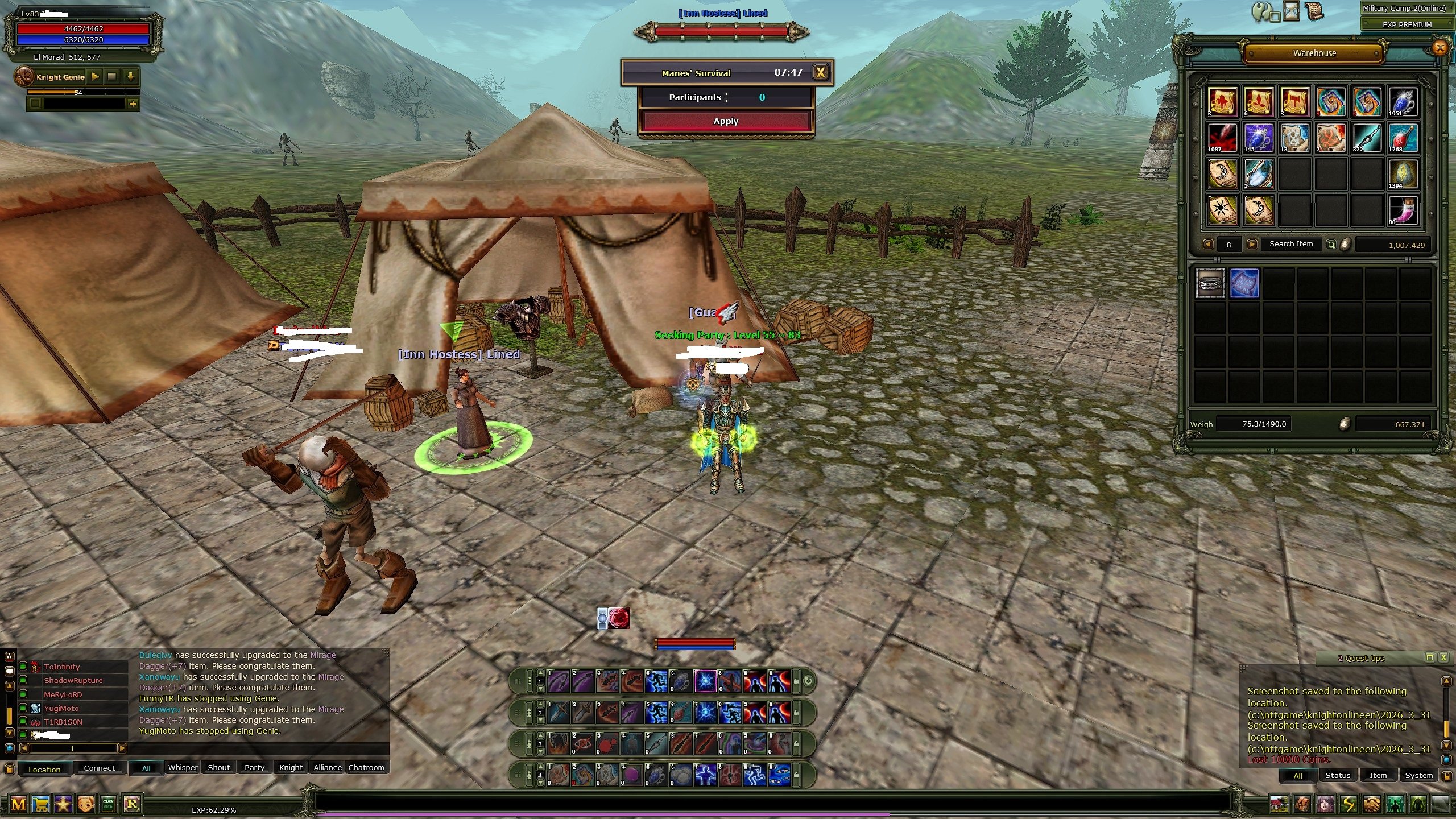This screenshot has height=819, width=1456.
Task: Select the pink horn item in warehouse
Action: point(1403,210)
